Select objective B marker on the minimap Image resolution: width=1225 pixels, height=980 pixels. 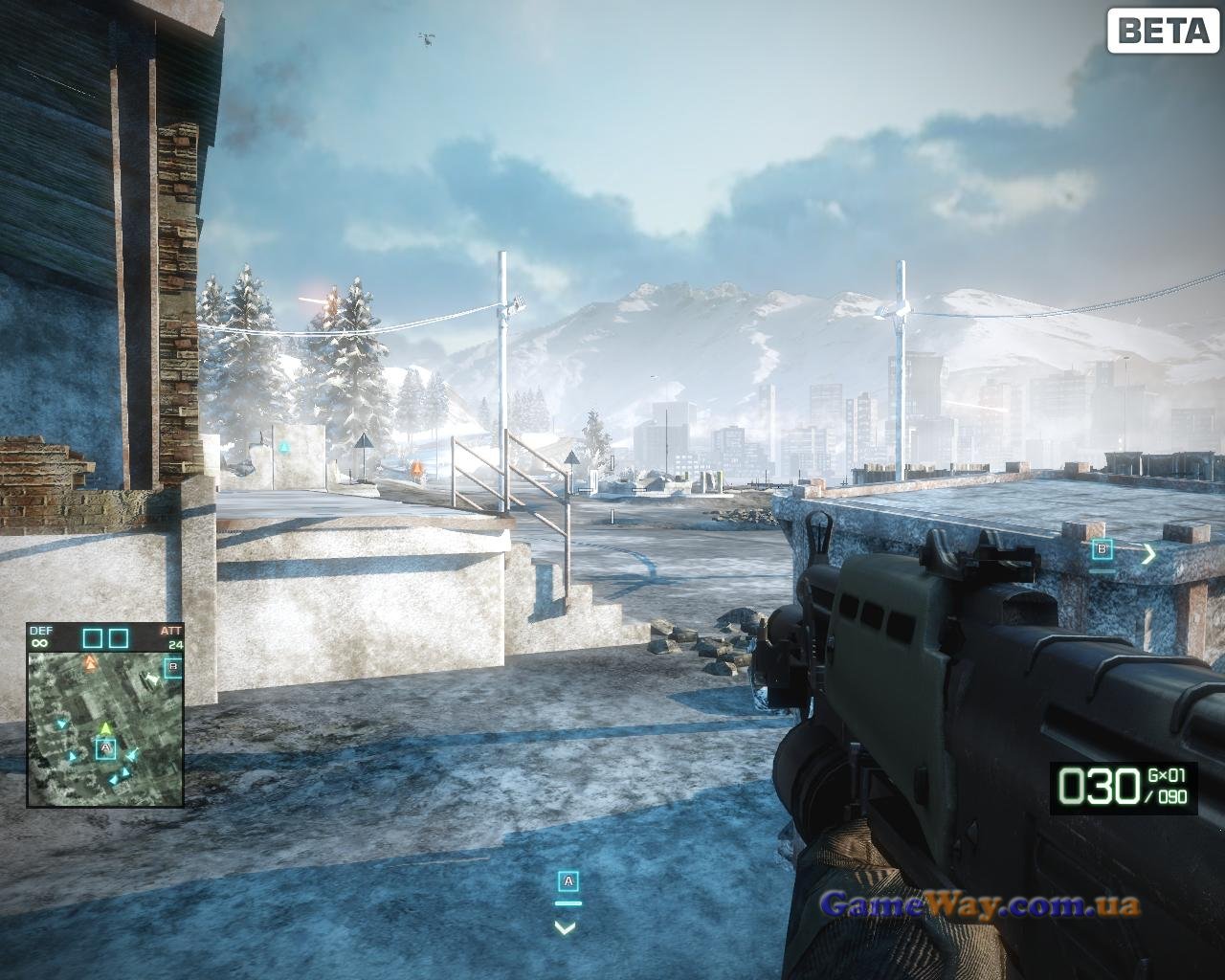pyautogui.click(x=173, y=667)
